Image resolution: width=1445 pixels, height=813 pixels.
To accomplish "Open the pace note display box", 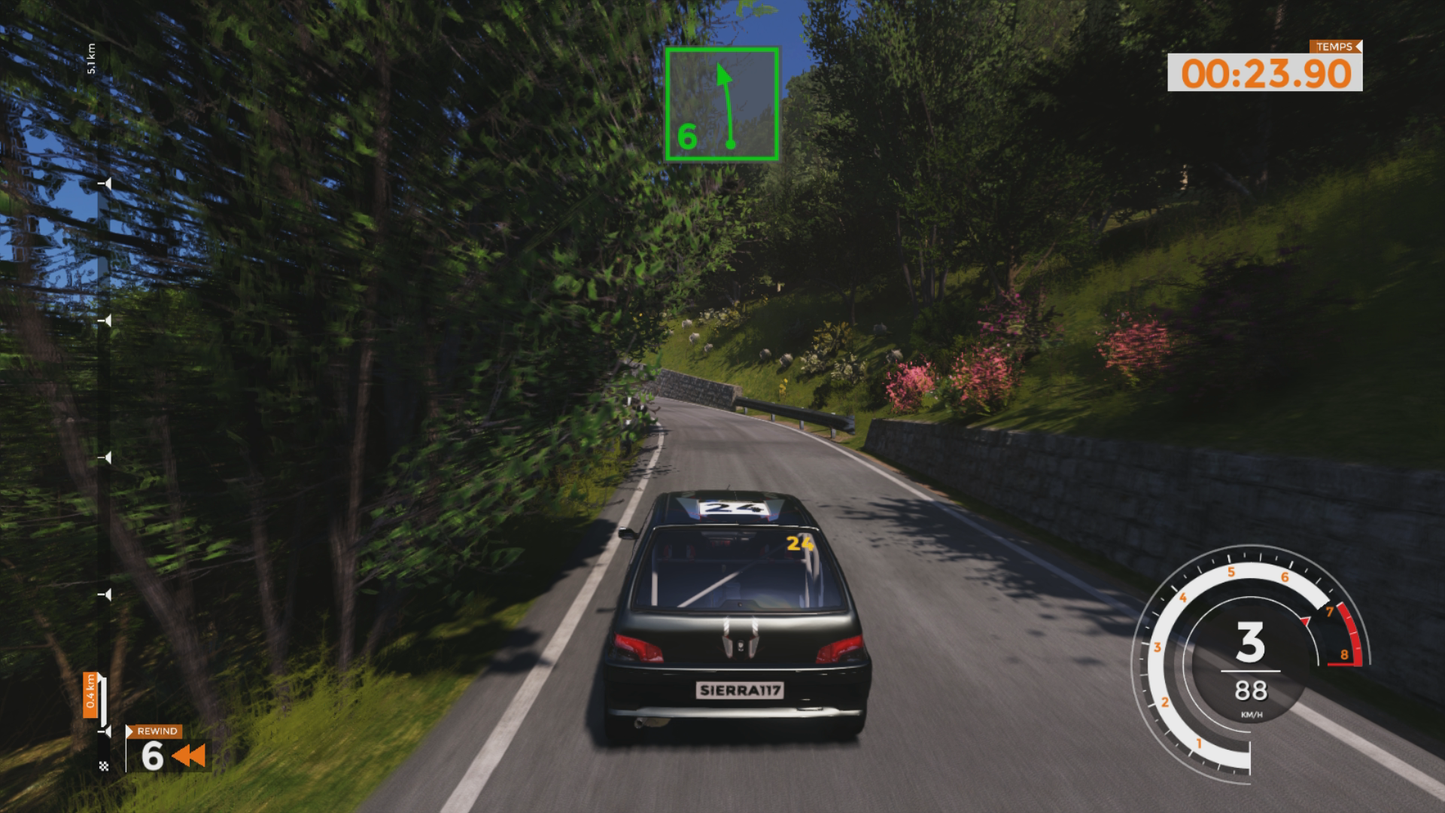I will coord(723,103).
